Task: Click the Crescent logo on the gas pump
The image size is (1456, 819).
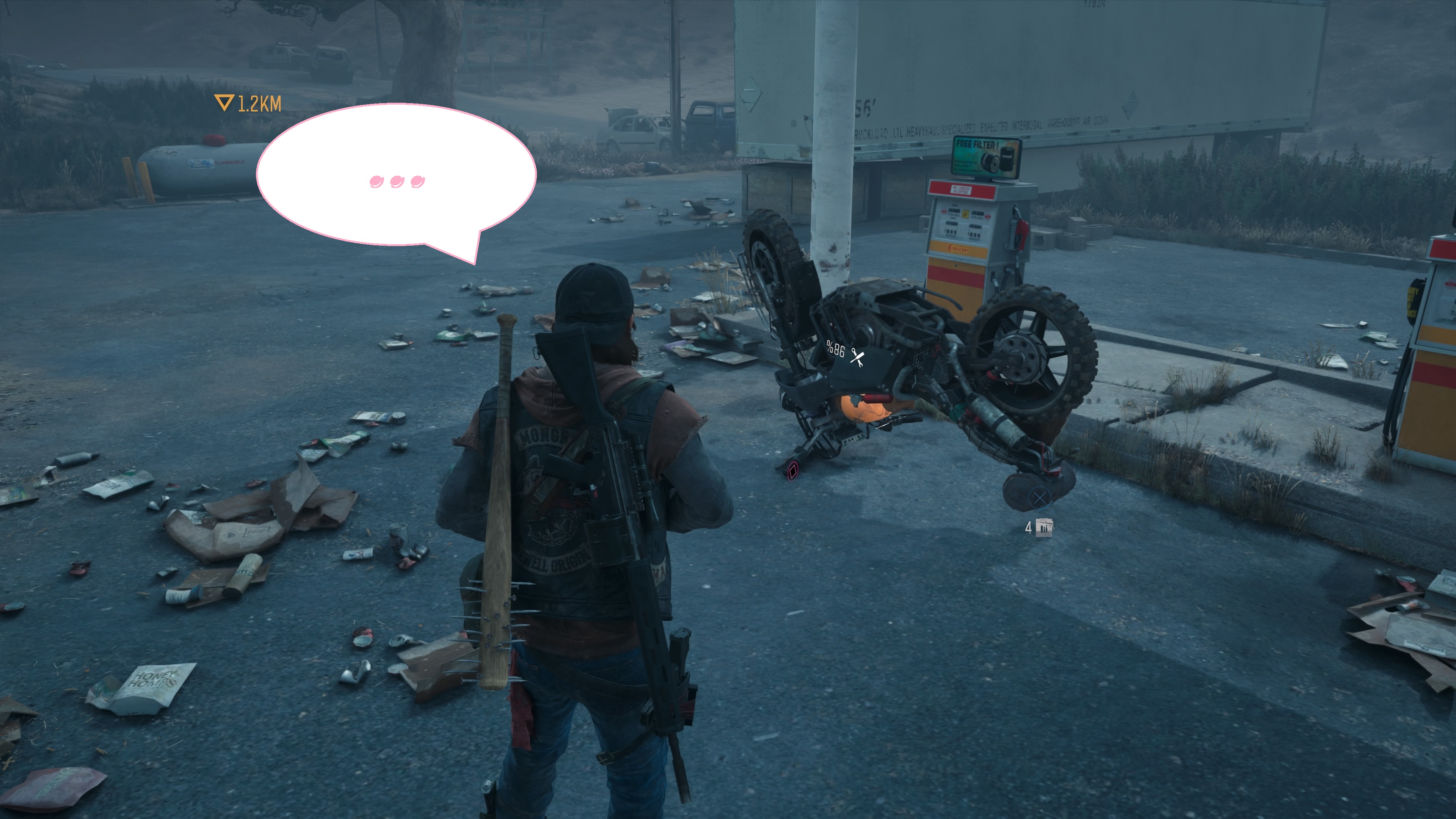Action: tap(959, 249)
